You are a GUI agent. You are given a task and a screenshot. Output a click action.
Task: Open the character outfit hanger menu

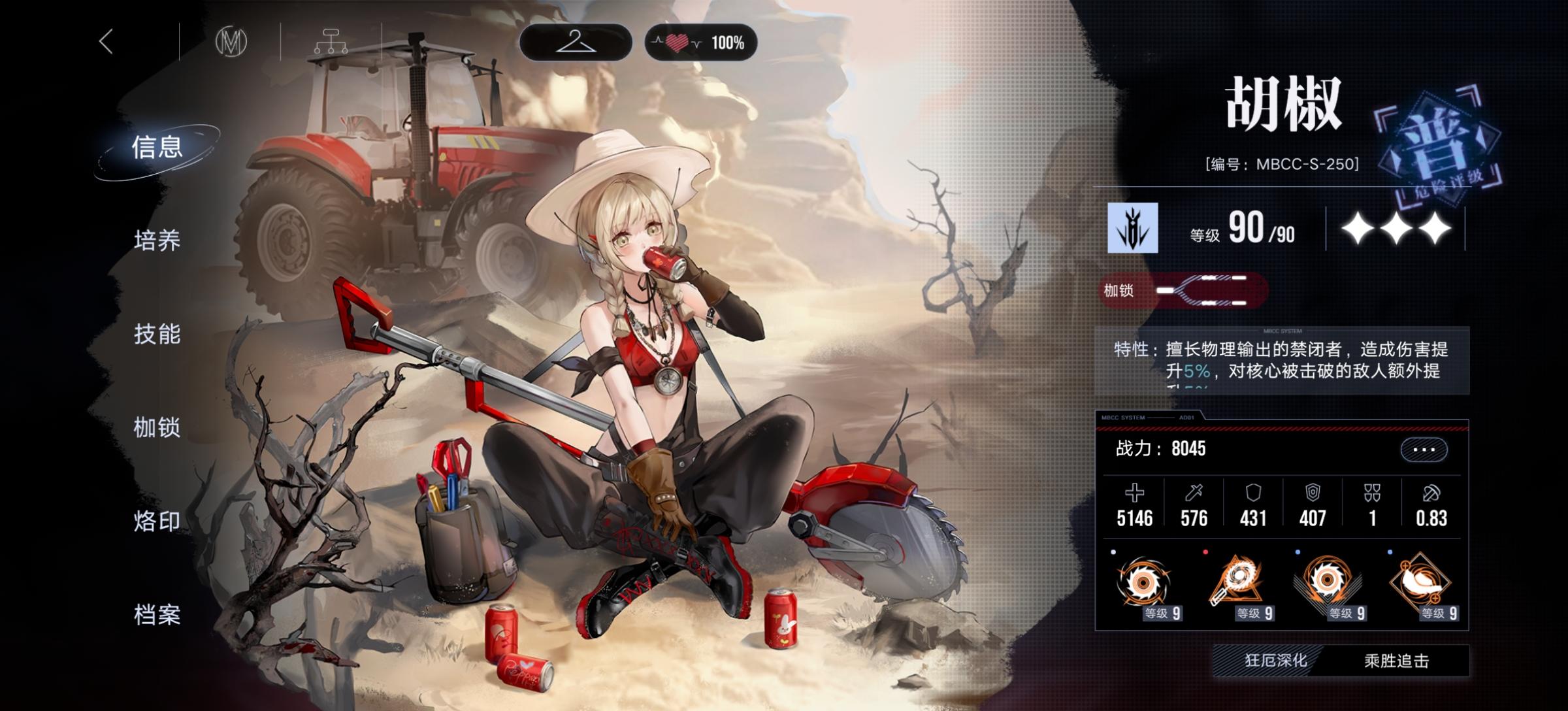pyautogui.click(x=578, y=42)
